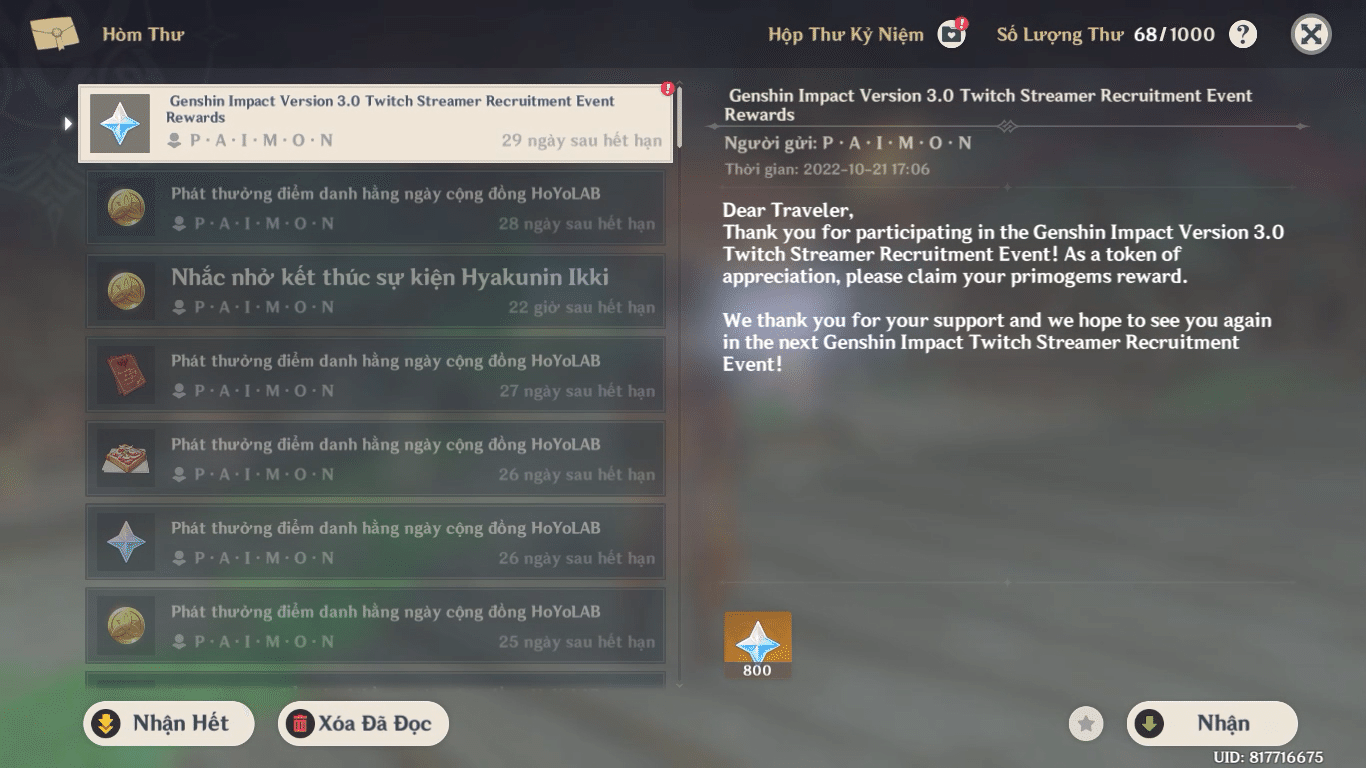This screenshot has height=768, width=1366.
Task: Open the Hộp Thư Kỷ Niệm box icon
Action: (949, 33)
